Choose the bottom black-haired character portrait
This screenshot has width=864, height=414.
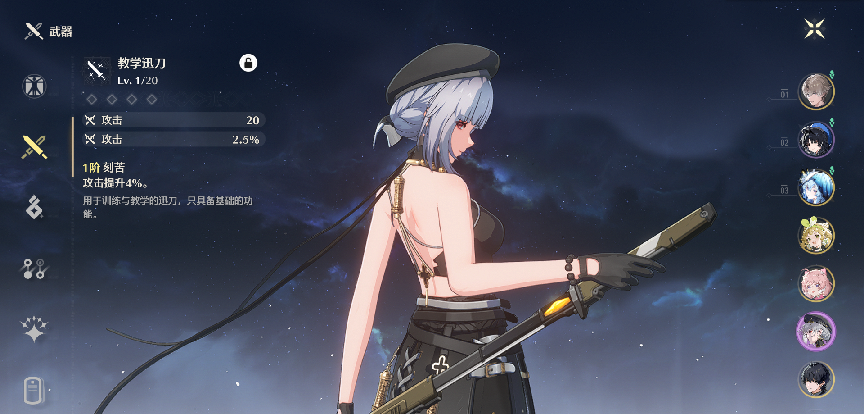click(x=816, y=379)
